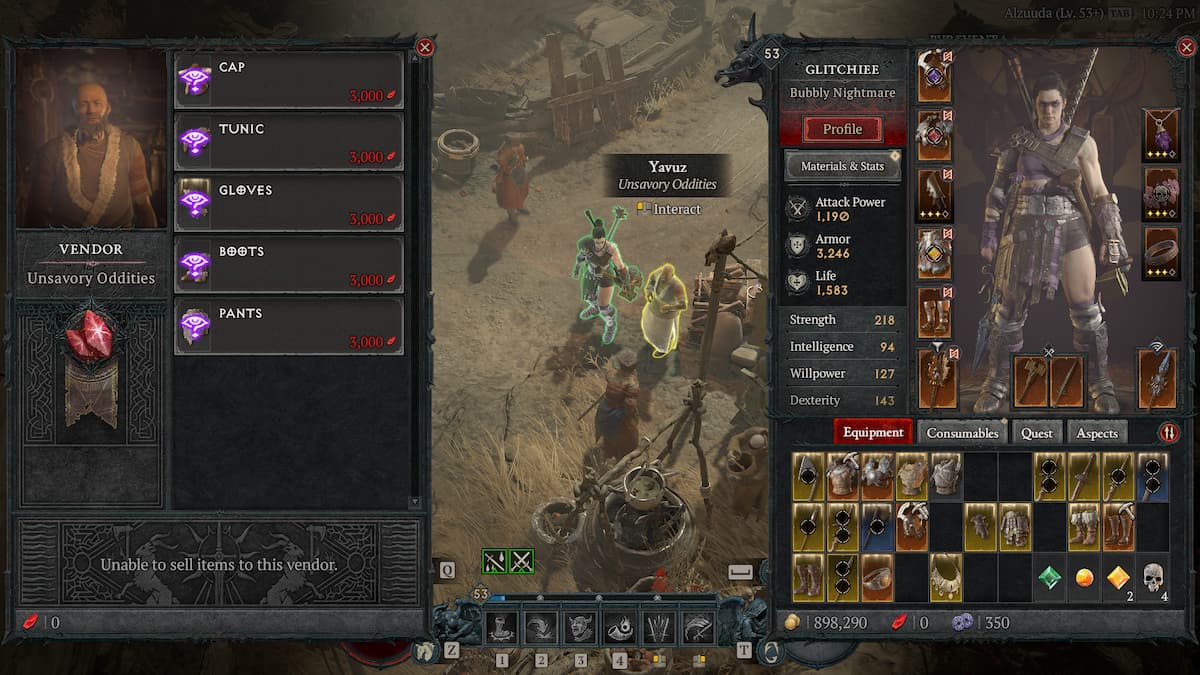1200x675 pixels.
Task: Select the necklace item in inventory
Action: coord(945,578)
